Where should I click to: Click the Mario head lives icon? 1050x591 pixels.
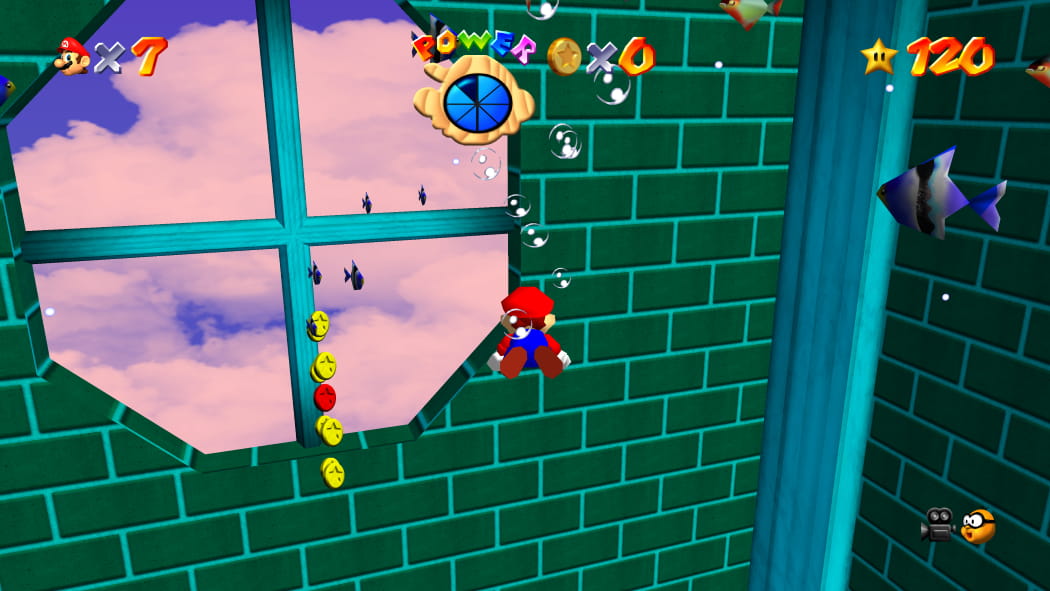72,56
